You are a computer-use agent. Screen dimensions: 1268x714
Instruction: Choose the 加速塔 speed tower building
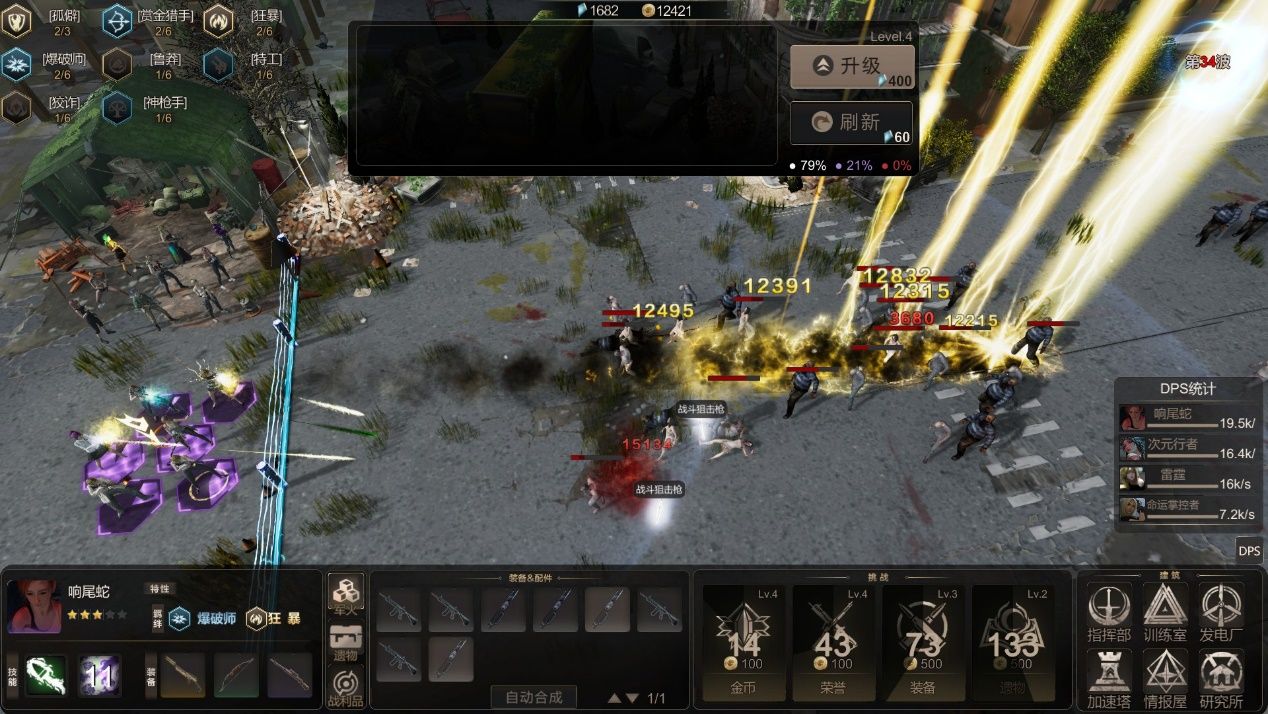pos(1108,678)
